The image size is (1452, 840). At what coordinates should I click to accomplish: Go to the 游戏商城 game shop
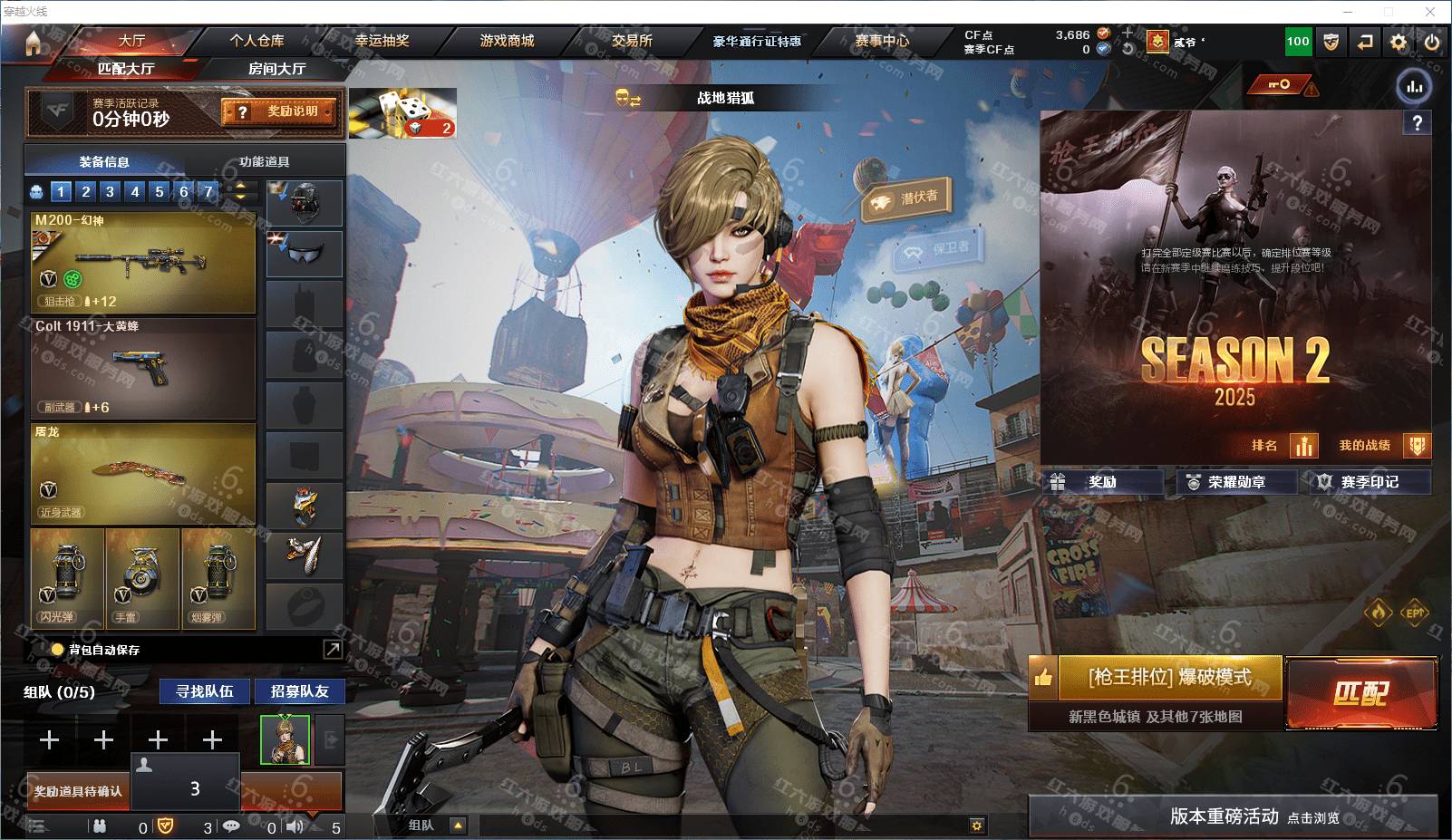tap(507, 41)
